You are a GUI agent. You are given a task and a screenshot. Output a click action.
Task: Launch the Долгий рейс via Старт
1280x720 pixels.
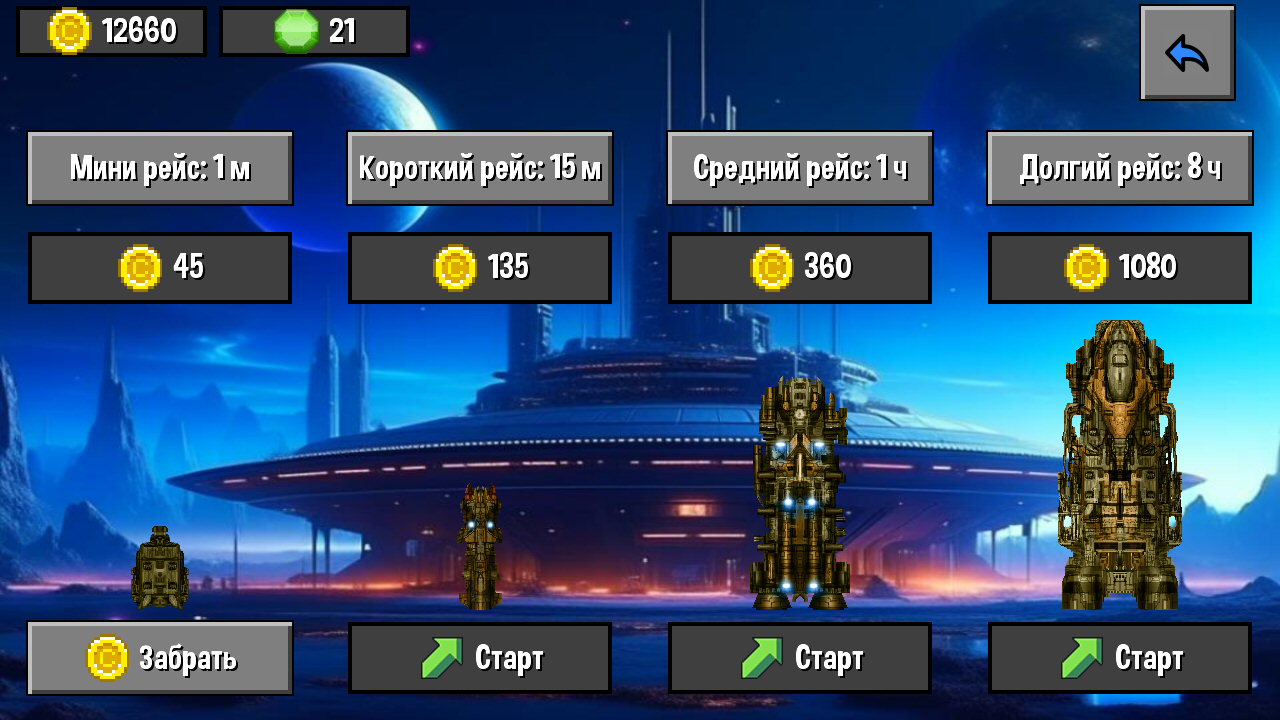pos(1119,657)
